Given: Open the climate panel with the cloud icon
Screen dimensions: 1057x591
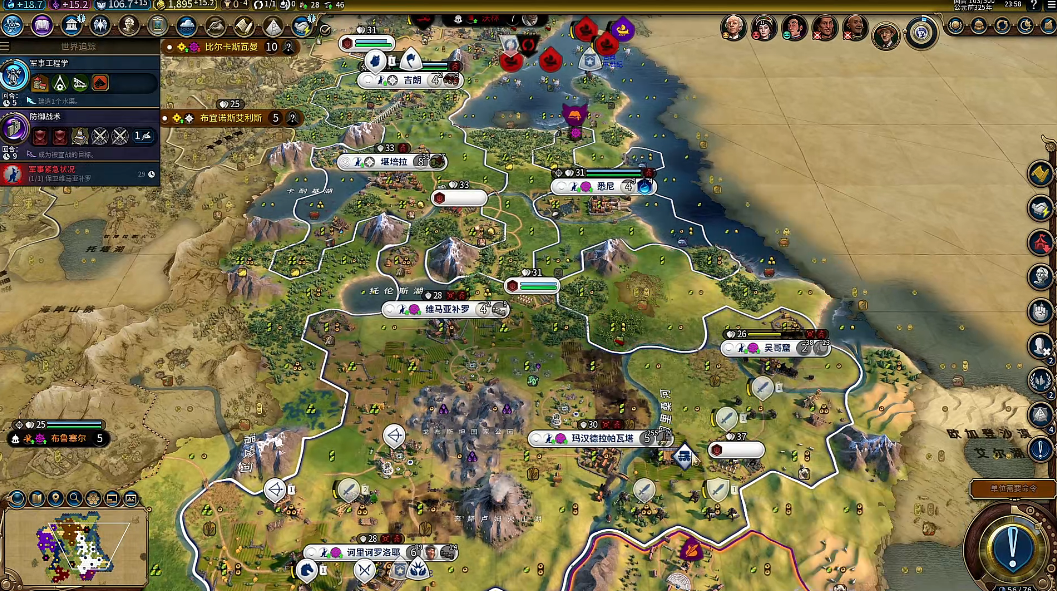Looking at the screenshot, I should tap(186, 26).
